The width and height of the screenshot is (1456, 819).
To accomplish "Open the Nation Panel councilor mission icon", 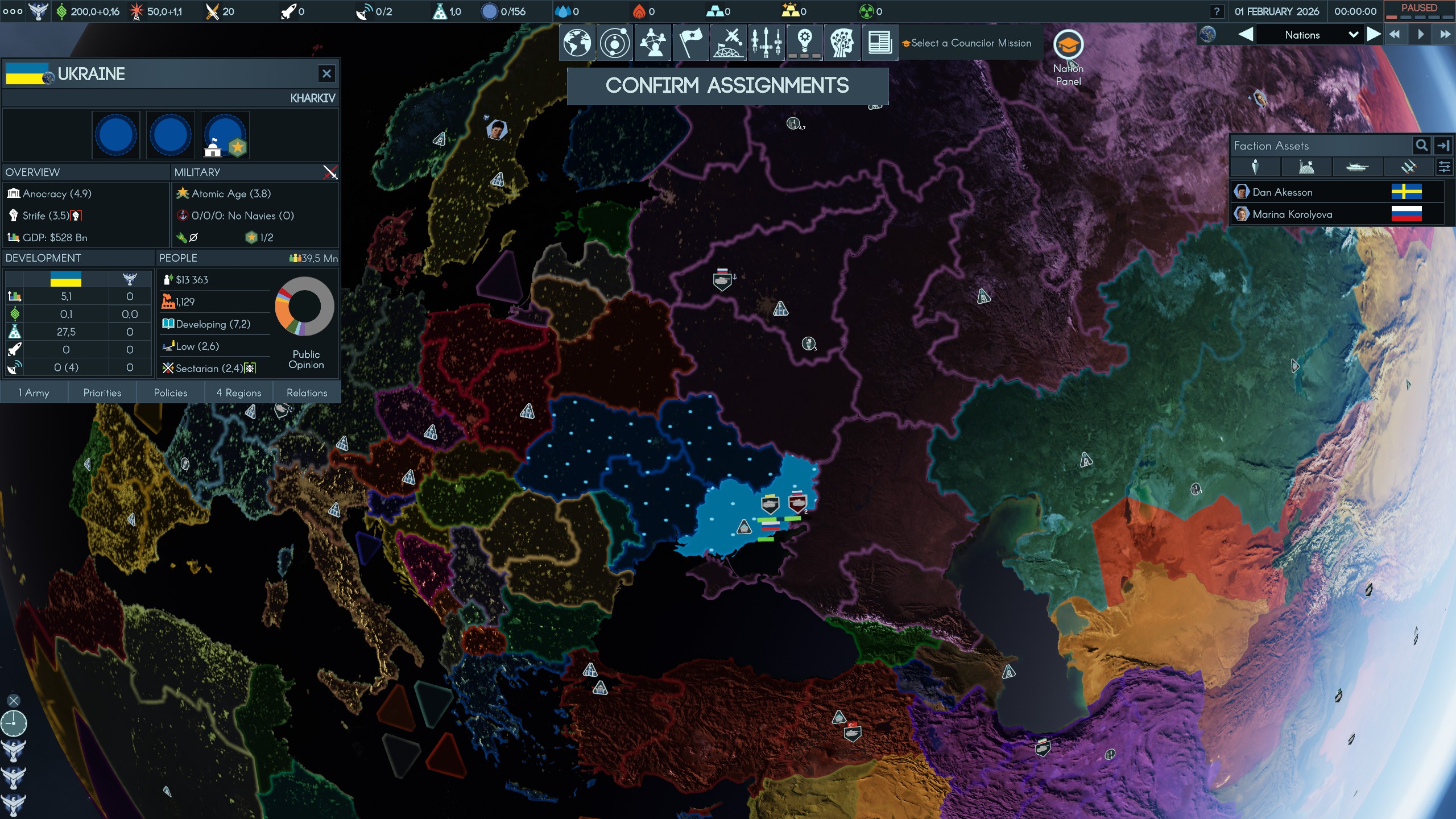I will pos(1068,45).
